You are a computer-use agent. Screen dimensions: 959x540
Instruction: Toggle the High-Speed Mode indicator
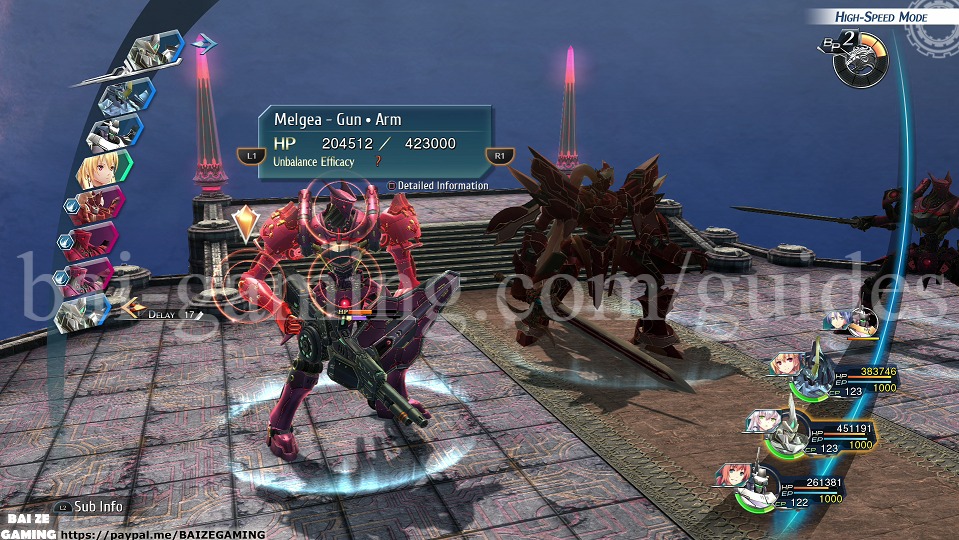pyautogui.click(x=881, y=17)
